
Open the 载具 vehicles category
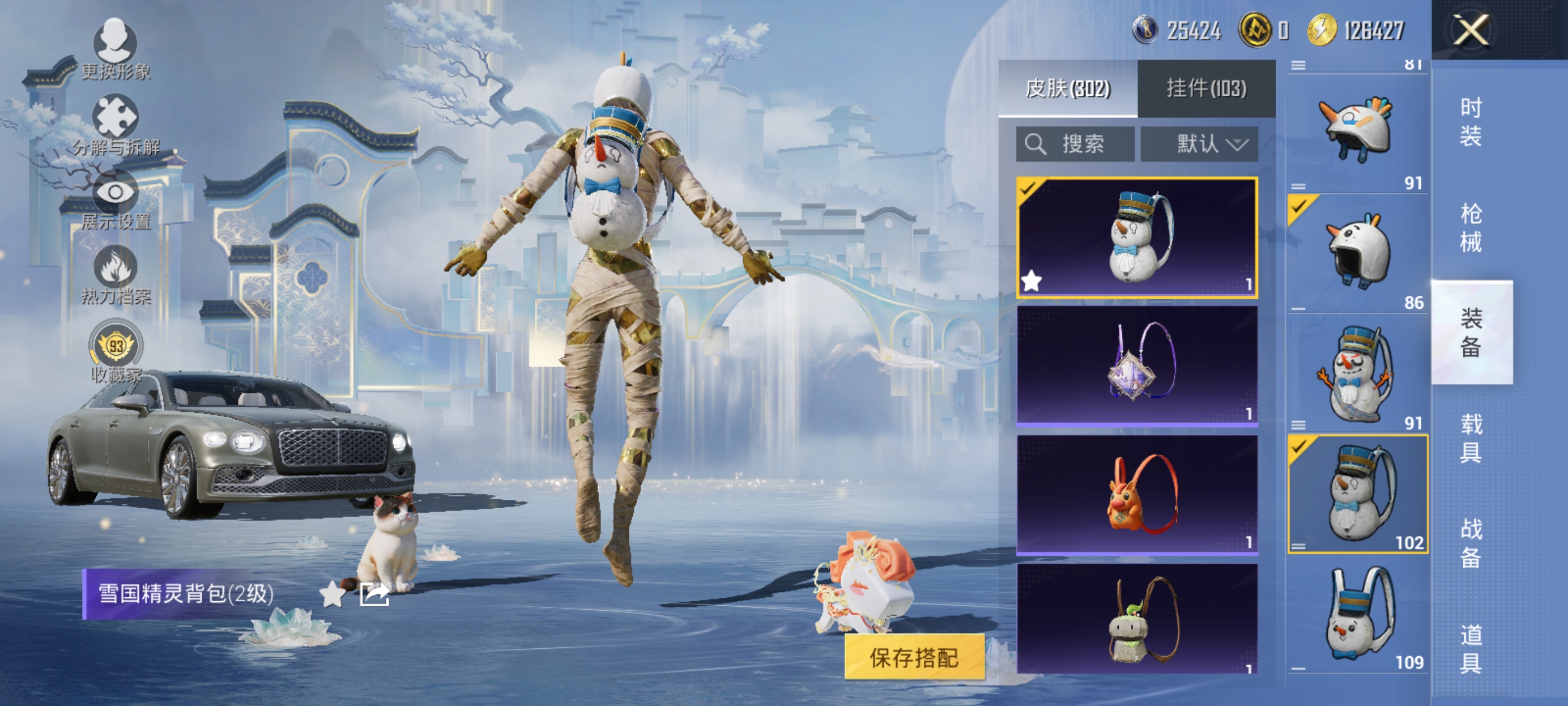[1471, 438]
